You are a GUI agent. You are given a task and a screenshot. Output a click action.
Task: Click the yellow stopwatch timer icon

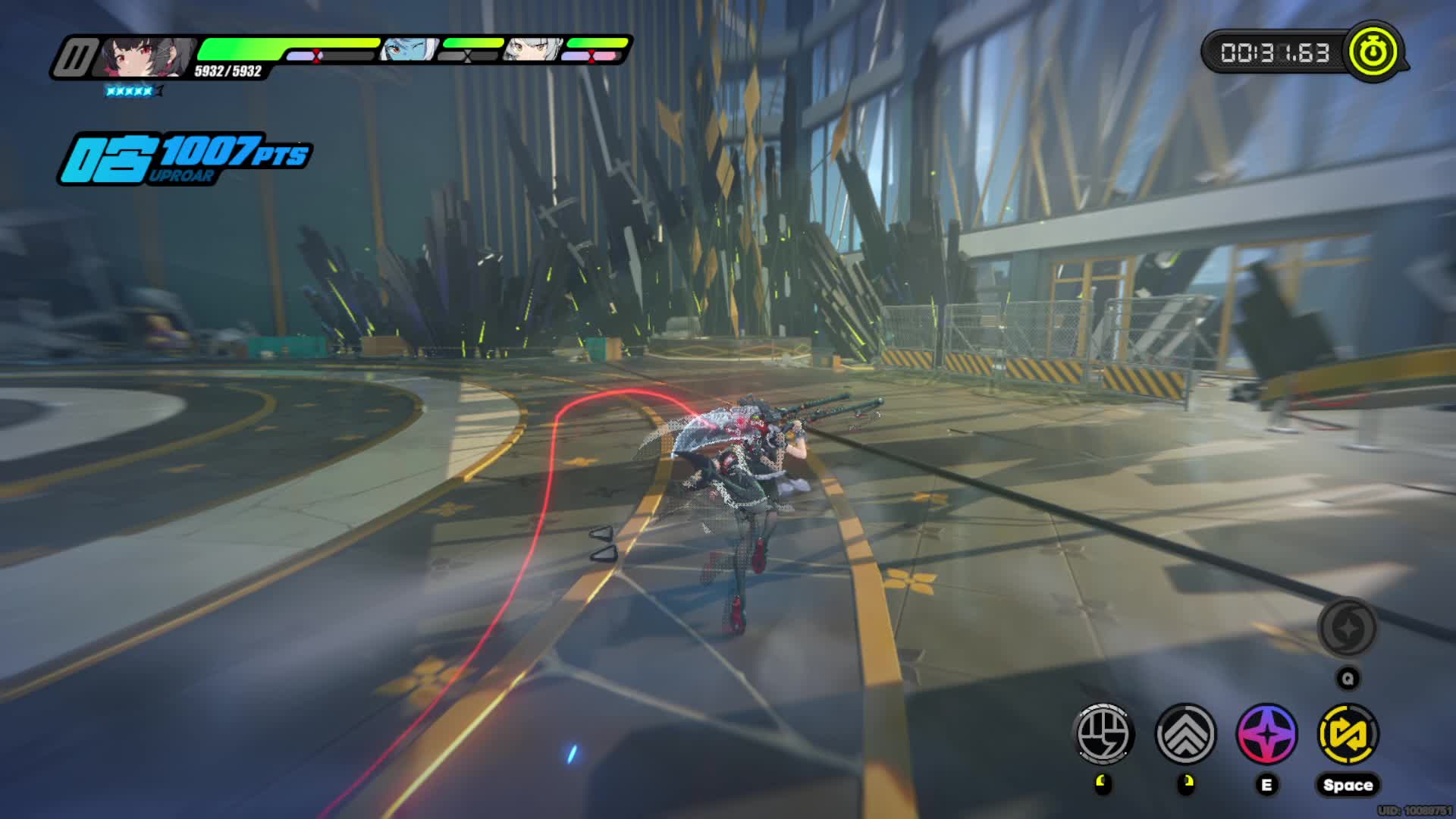click(1373, 52)
